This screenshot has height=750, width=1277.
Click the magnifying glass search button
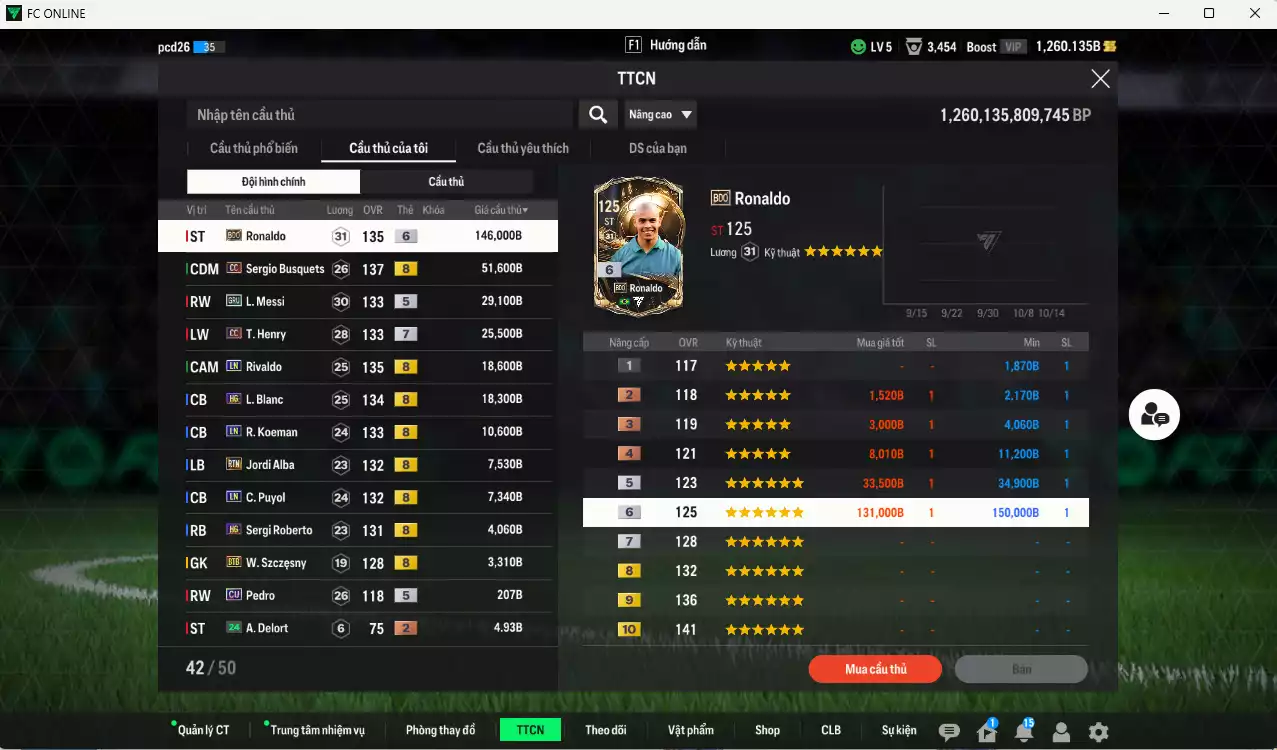tap(597, 115)
